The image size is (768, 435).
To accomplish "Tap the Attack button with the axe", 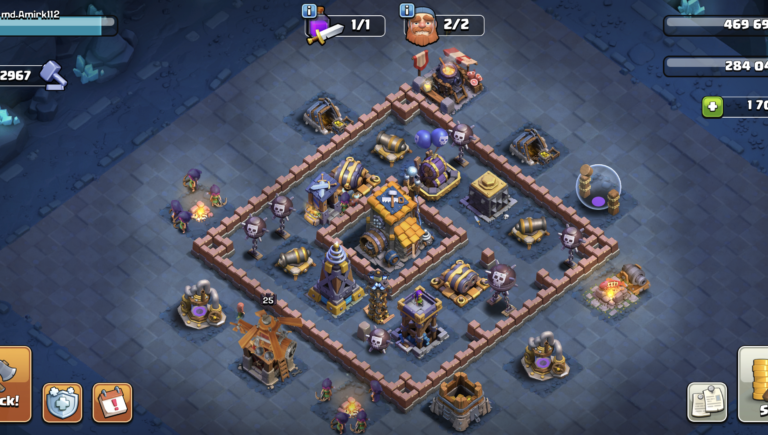I will point(13,384).
